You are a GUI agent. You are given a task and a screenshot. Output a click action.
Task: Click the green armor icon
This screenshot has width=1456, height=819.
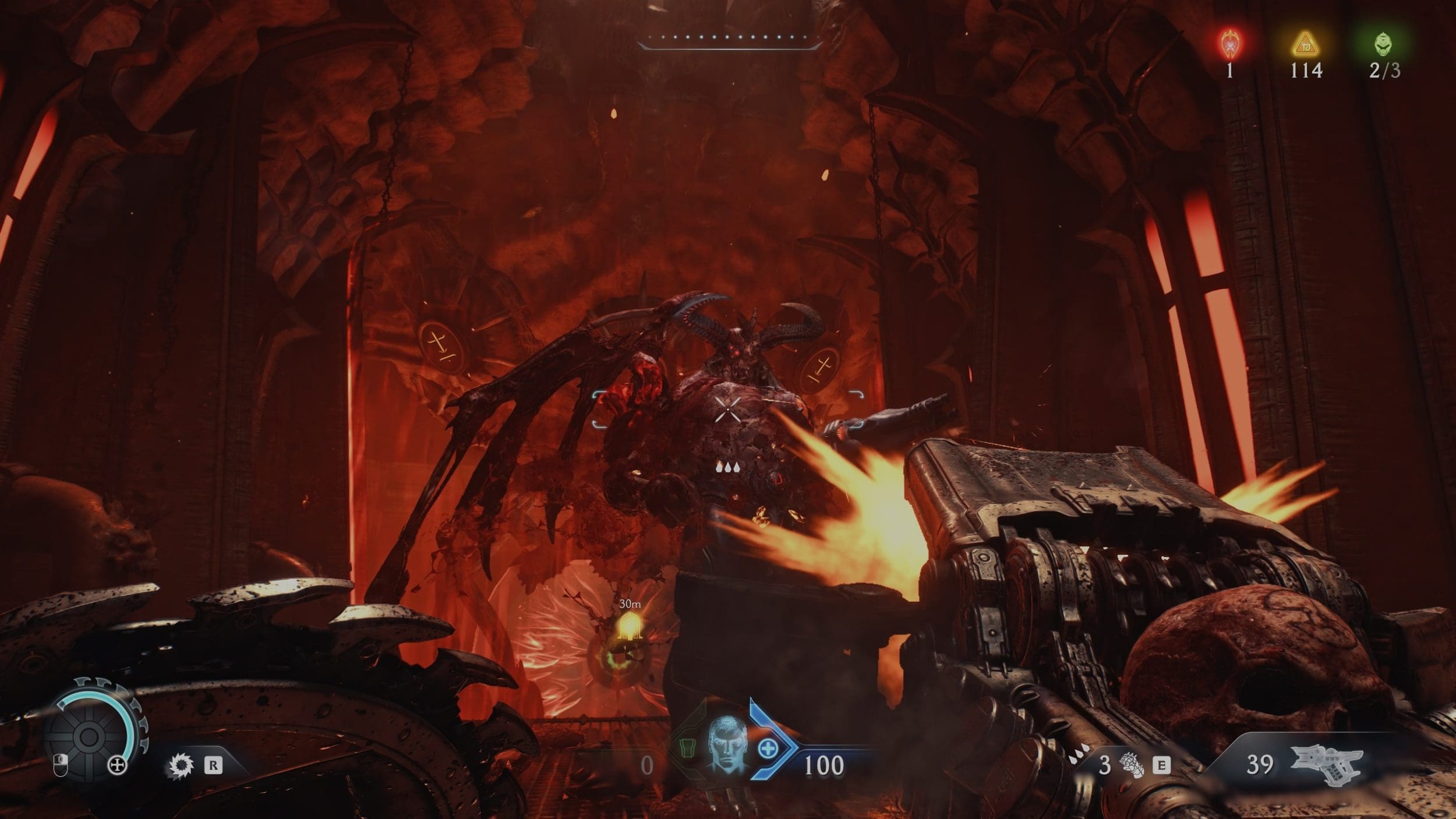(688, 748)
